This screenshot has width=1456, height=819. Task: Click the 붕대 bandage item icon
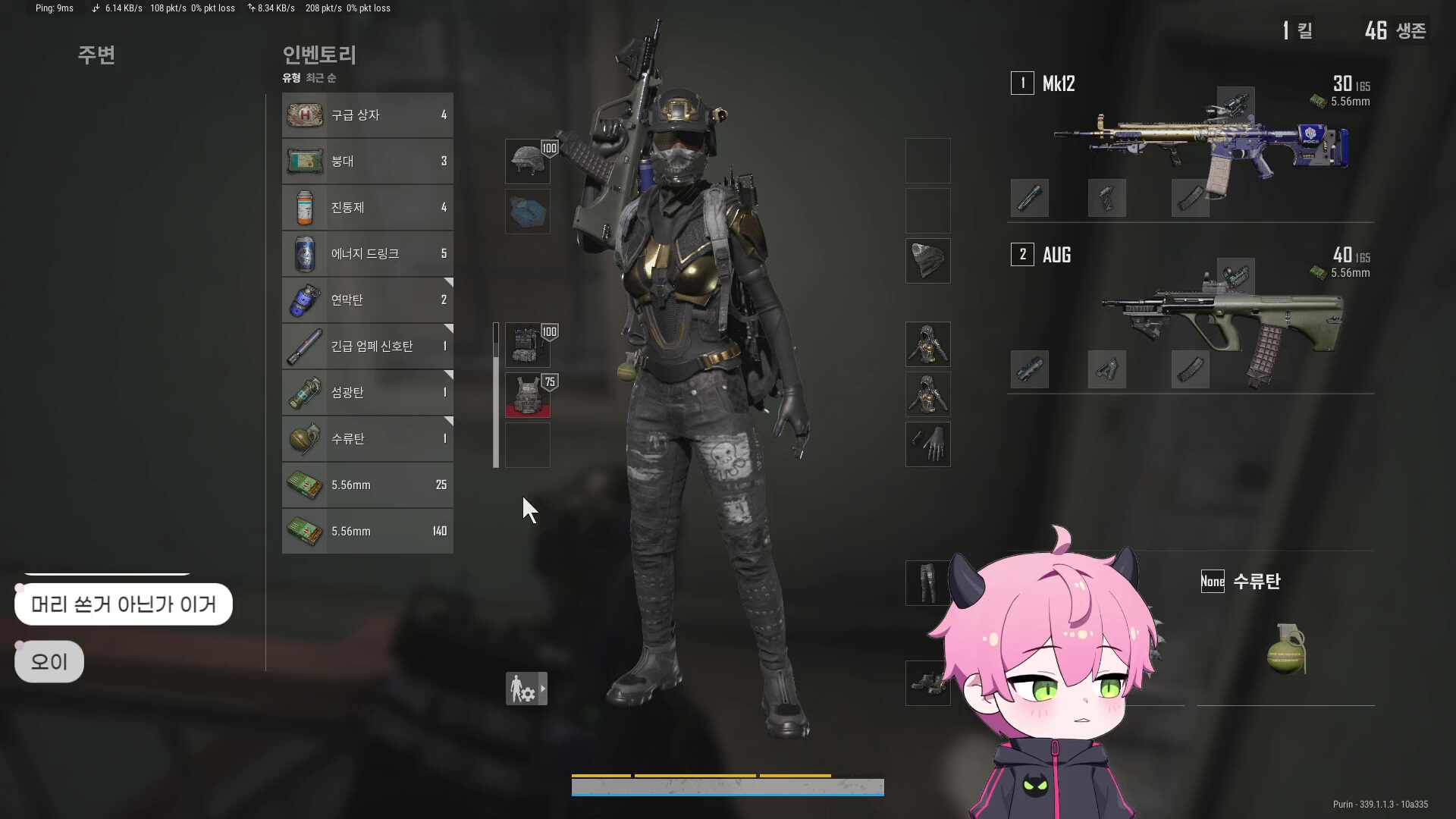pos(304,161)
